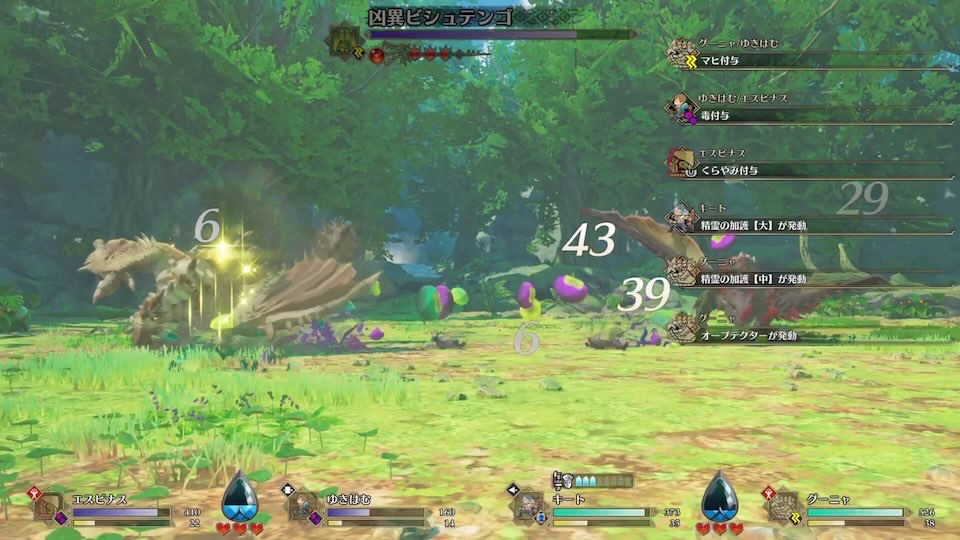960x540 pixels.
Task: Pick グーニャ monster portrait
Action: [x=783, y=506]
